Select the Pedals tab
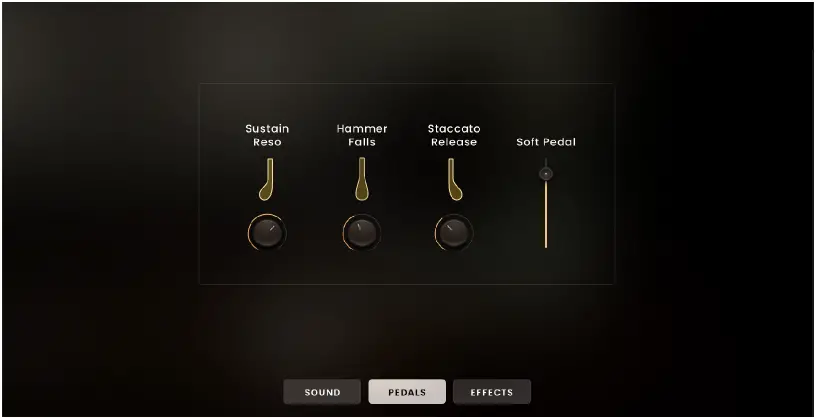The width and height of the screenshot is (817, 418). tap(407, 392)
